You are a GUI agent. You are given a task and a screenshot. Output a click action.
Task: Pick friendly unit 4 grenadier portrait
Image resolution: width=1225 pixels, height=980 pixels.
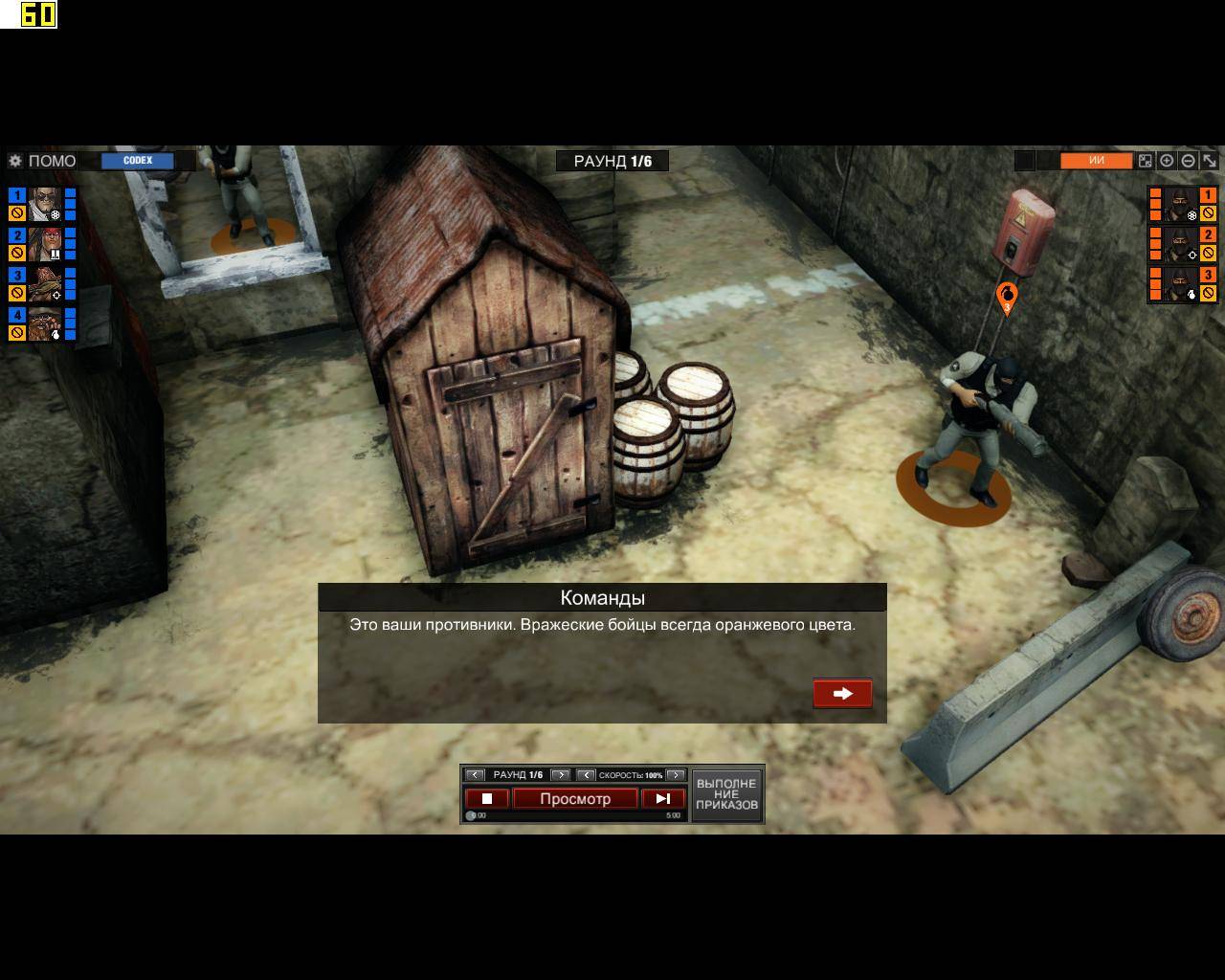click(x=44, y=324)
